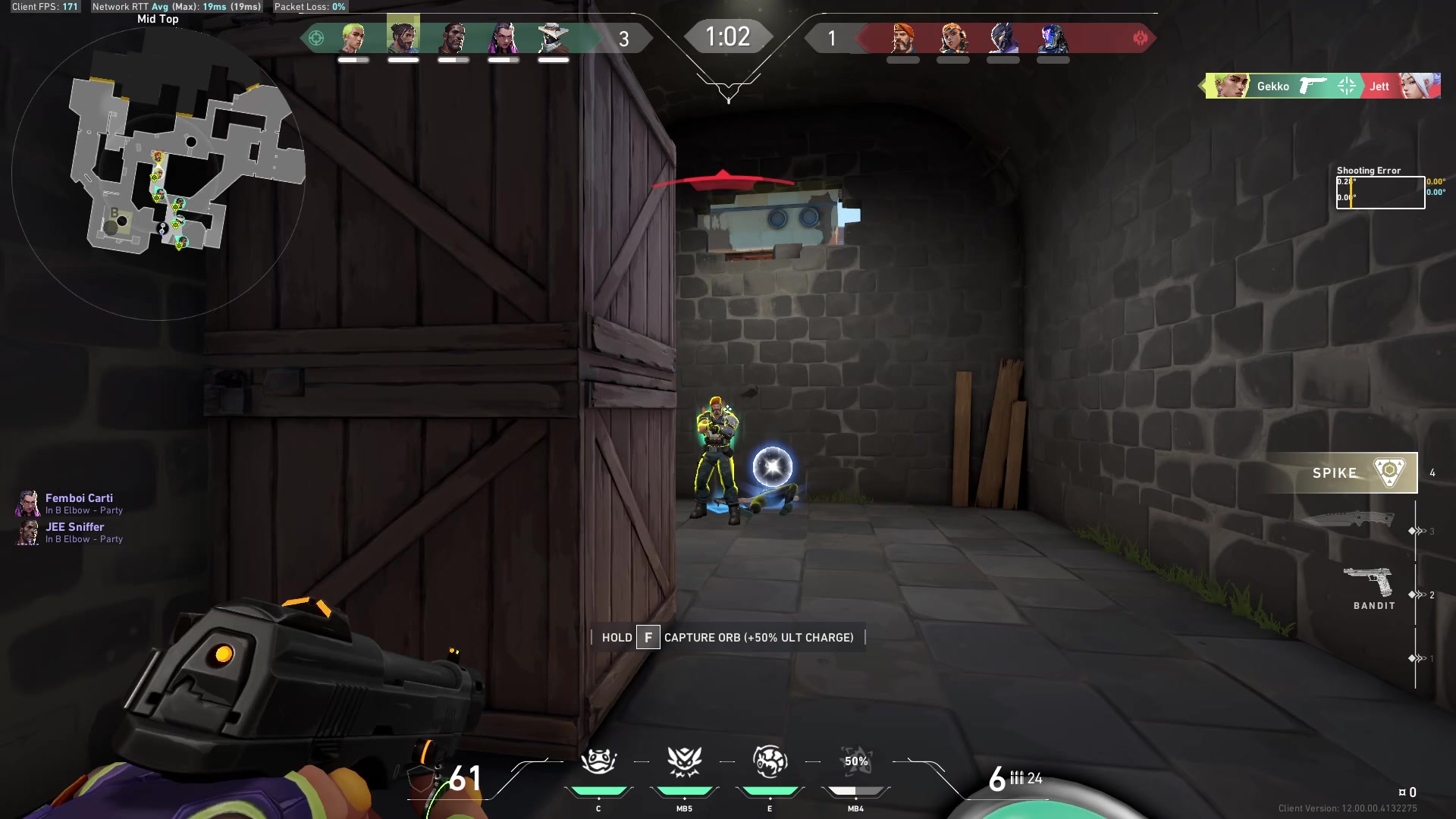Use the Wingman ability icon
Image resolution: width=1456 pixels, height=819 pixels.
pyautogui.click(x=684, y=762)
